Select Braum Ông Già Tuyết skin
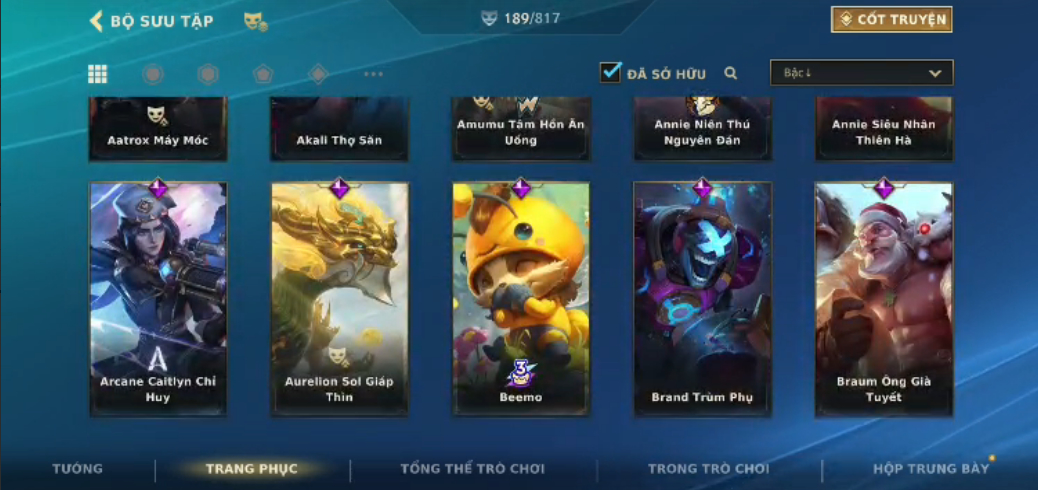Viewport: 1038px width, 490px height. [884, 298]
